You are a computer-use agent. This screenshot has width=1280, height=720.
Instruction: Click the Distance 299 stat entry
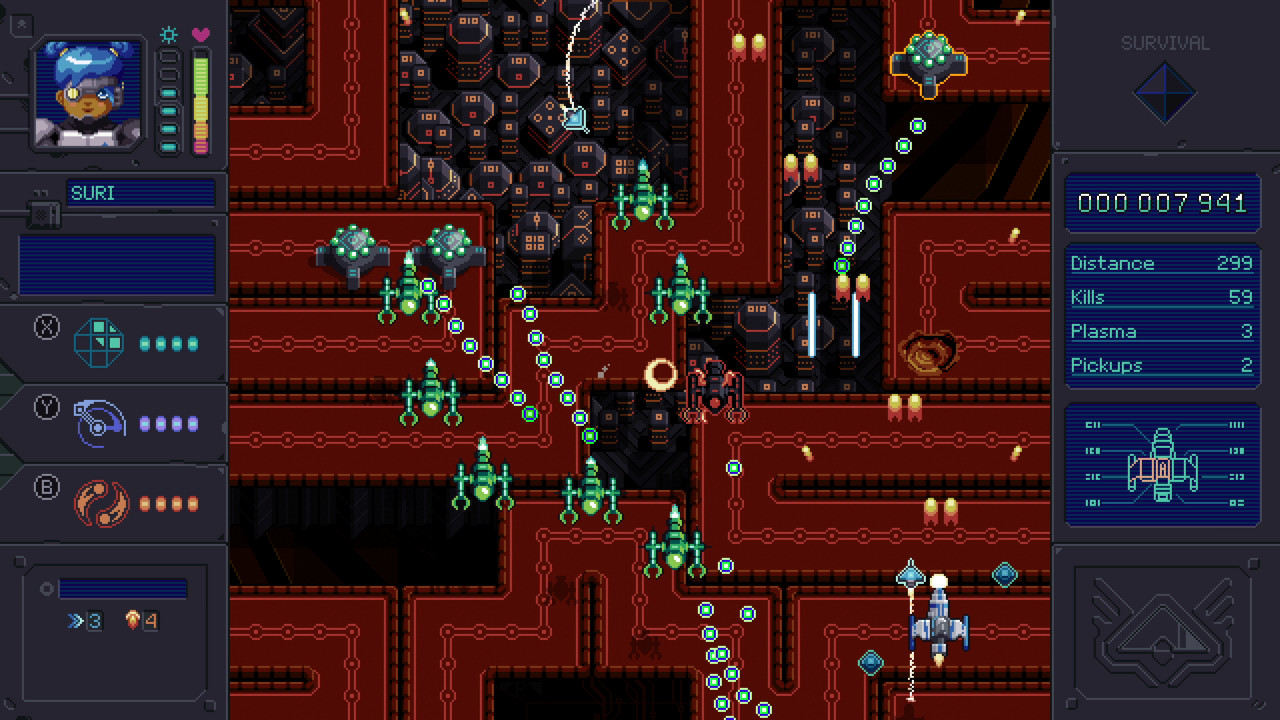click(x=1160, y=263)
